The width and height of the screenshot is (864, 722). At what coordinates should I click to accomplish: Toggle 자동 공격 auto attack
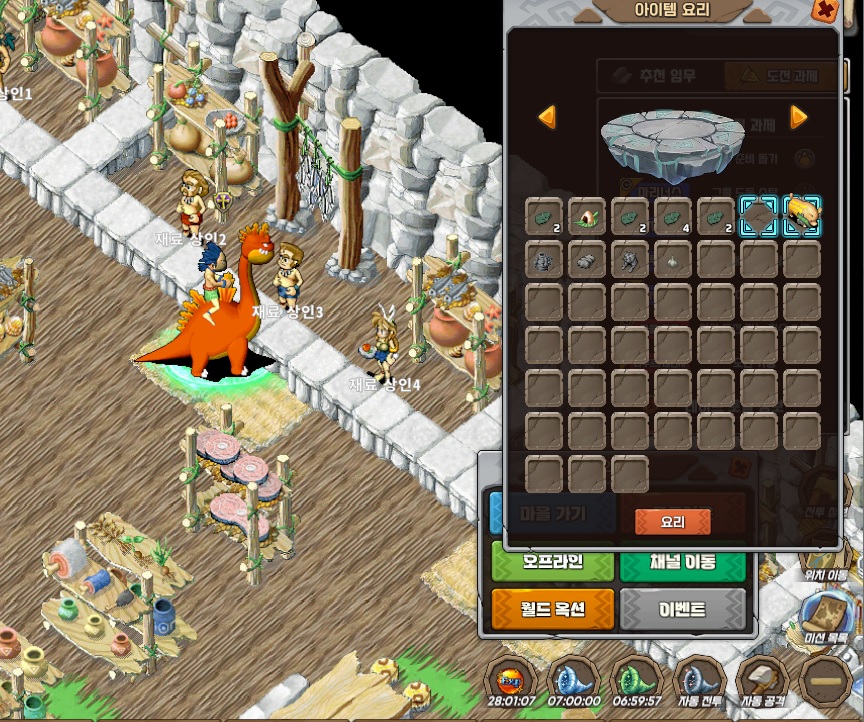(764, 680)
